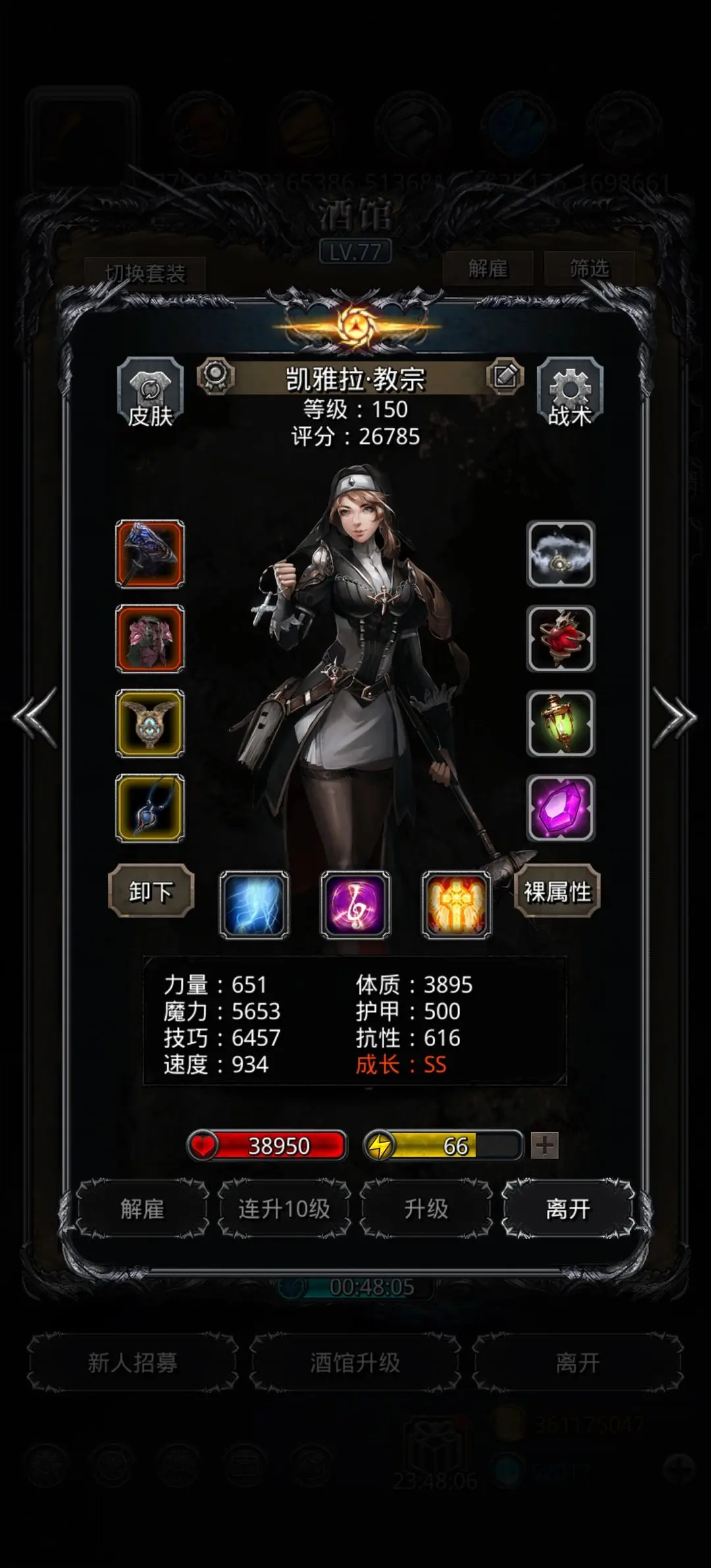This screenshot has width=711, height=1568.
Task: Select the pink armor equipment slot
Action: click(x=150, y=639)
